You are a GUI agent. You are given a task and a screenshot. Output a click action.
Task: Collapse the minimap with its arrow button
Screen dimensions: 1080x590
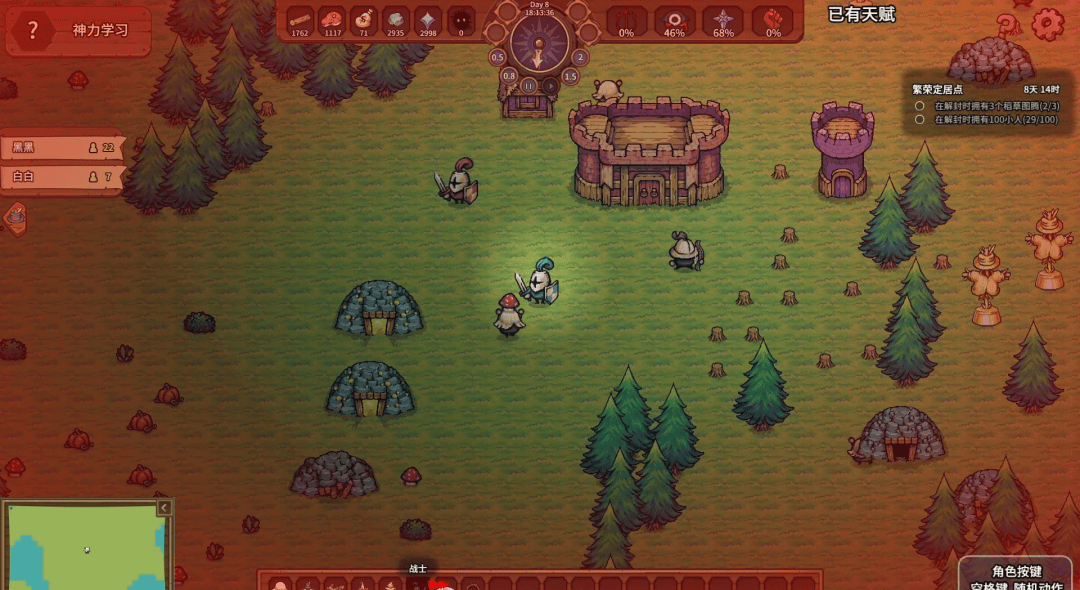(x=165, y=508)
